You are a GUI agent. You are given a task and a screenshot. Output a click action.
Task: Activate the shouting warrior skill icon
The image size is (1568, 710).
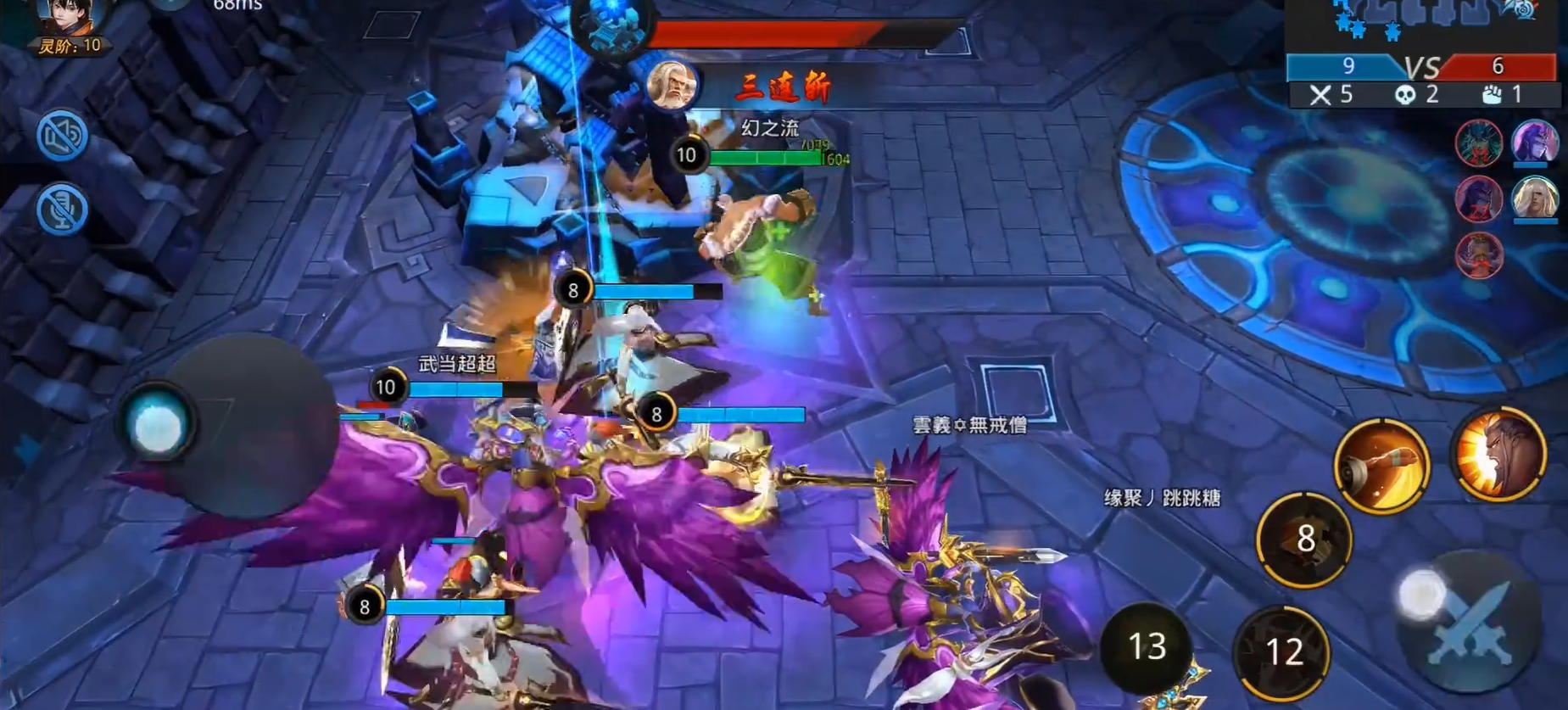click(1498, 455)
